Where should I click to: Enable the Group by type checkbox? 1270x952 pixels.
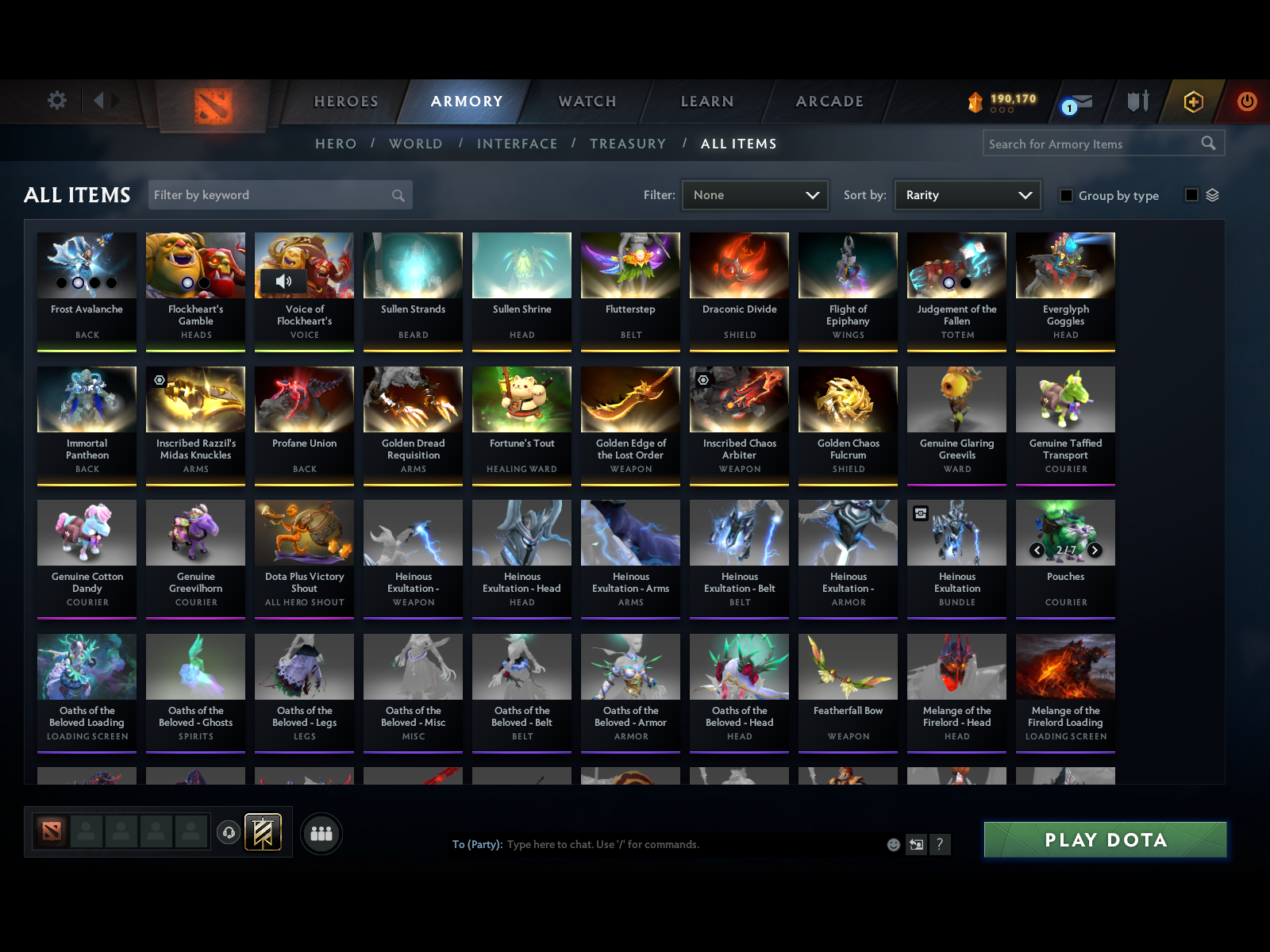1067,195
